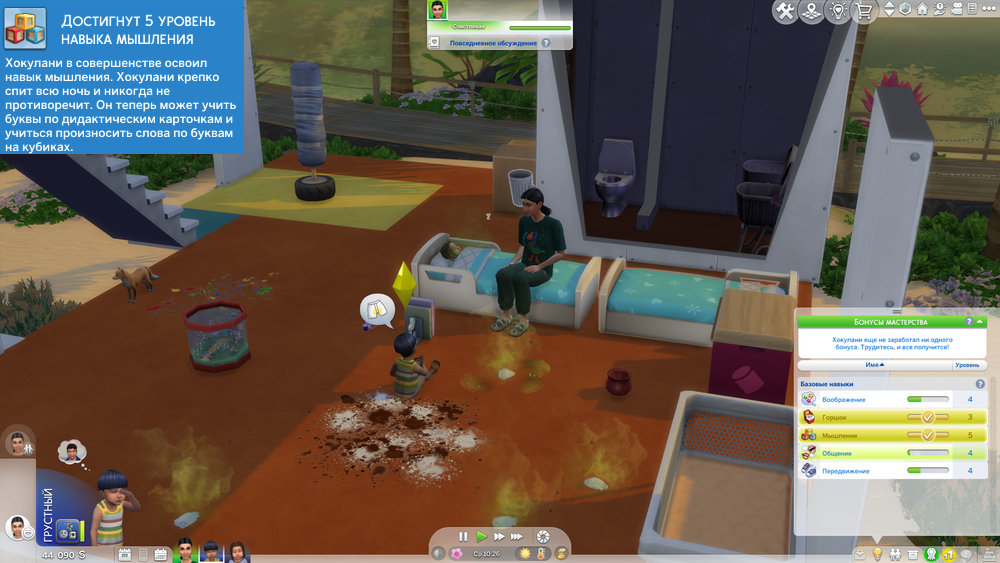Screen dimensions: 1000x563
Task: Pause the game
Action: tap(463, 537)
